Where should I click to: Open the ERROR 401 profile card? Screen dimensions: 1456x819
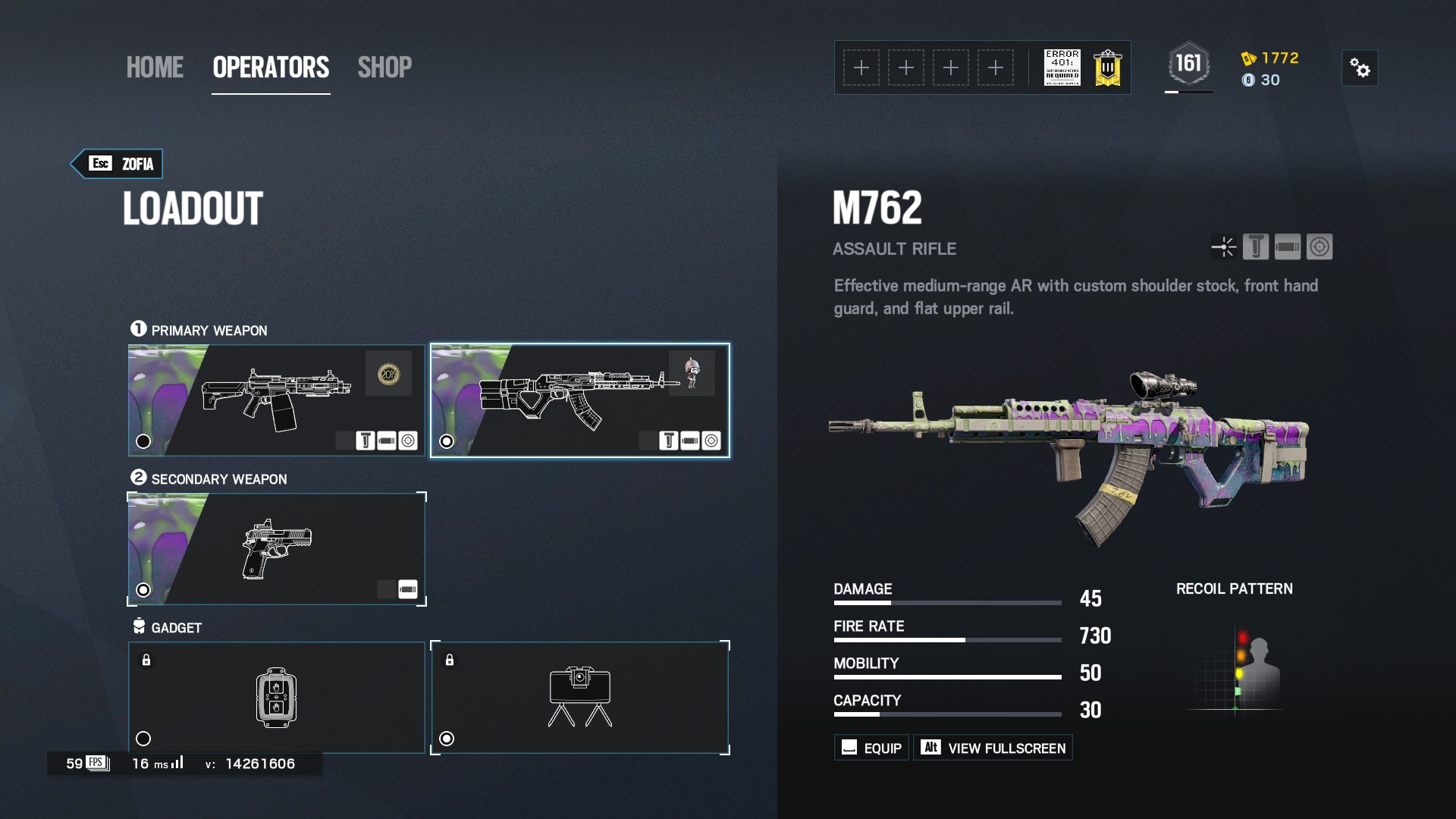[1062, 68]
